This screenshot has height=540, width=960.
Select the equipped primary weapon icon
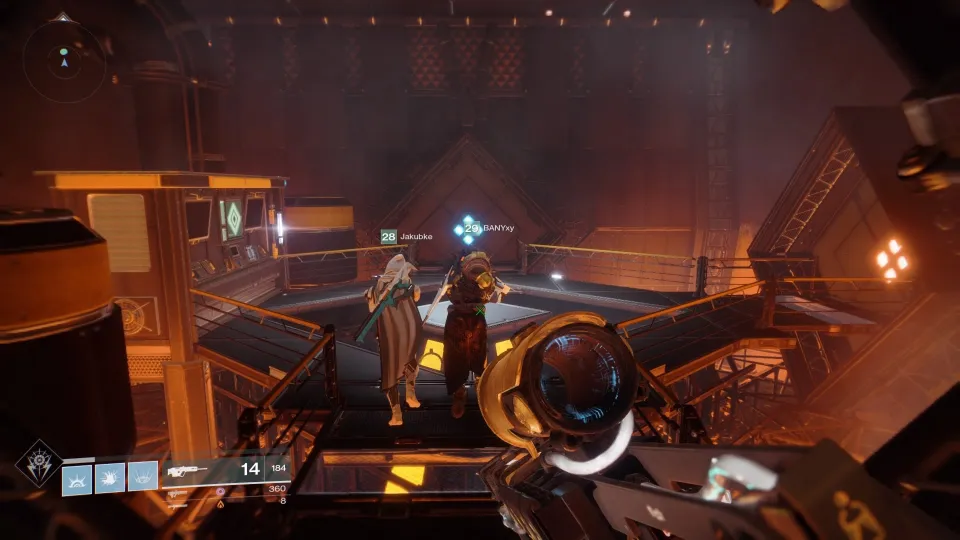tap(187, 469)
